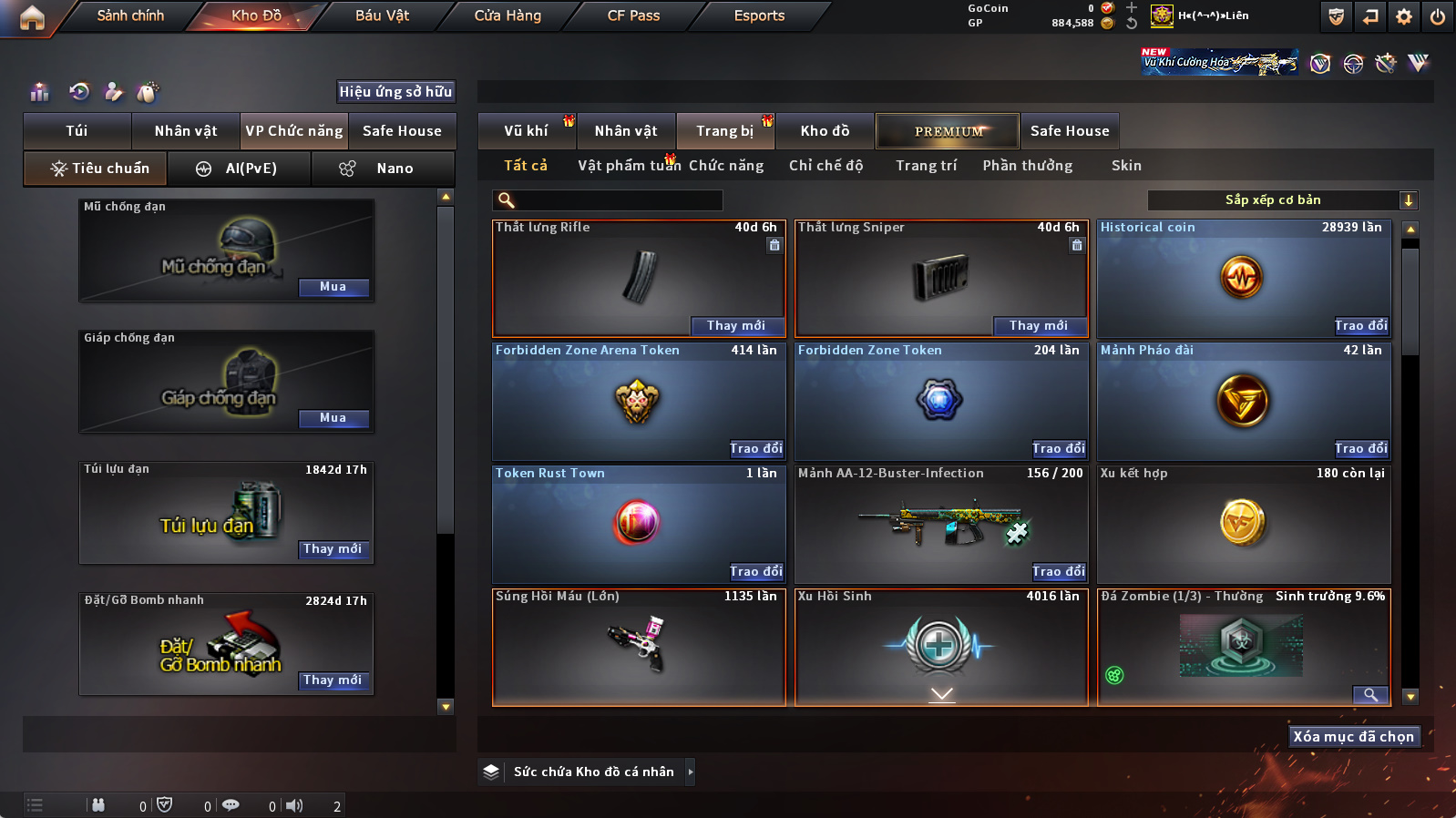Open Hiệu ứng sở hữu button
The height and width of the screenshot is (818, 1456).
395,92
